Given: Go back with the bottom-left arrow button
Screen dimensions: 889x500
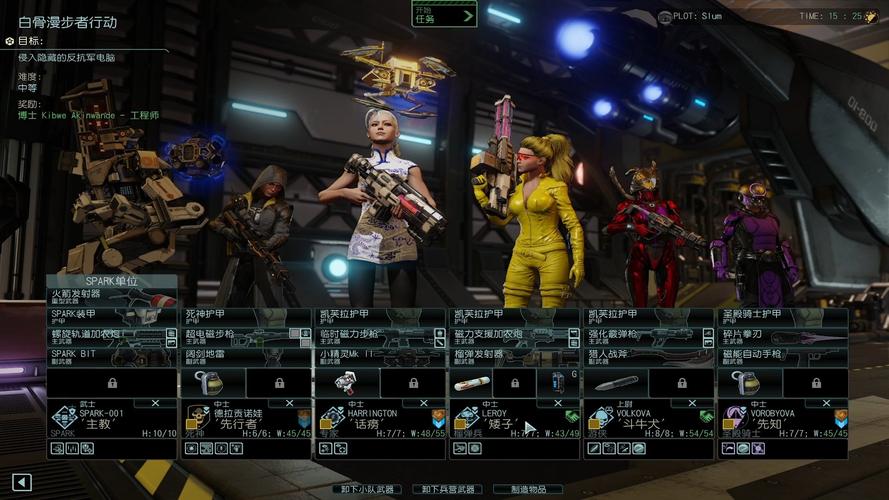Looking at the screenshot, I should (x=22, y=483).
